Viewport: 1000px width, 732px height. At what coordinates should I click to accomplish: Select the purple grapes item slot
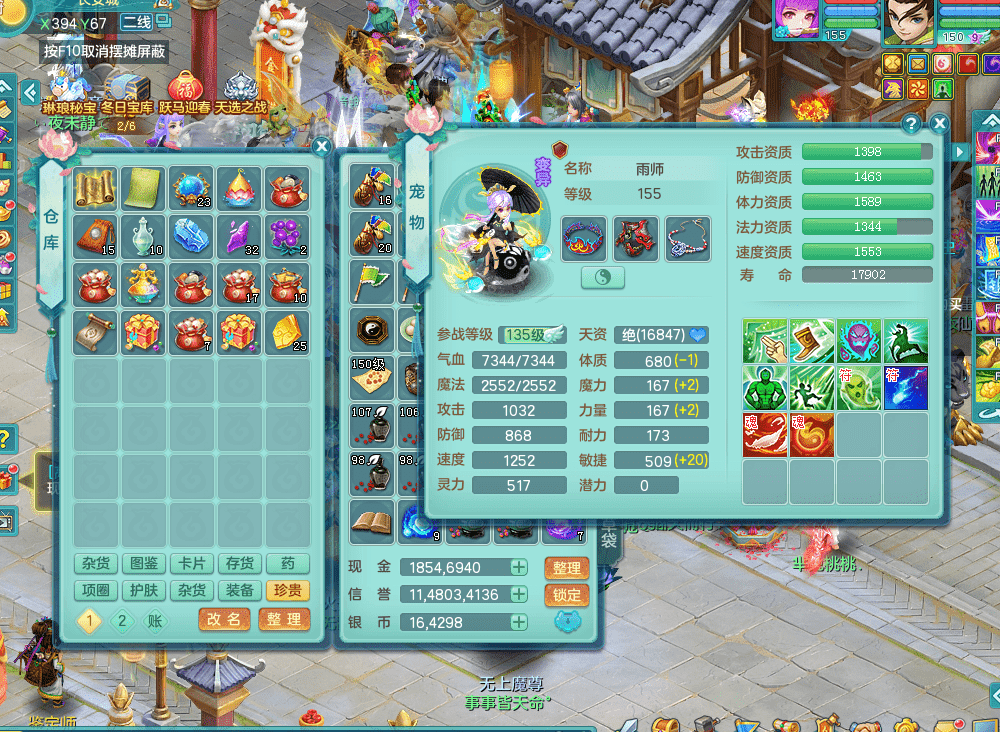(x=287, y=237)
